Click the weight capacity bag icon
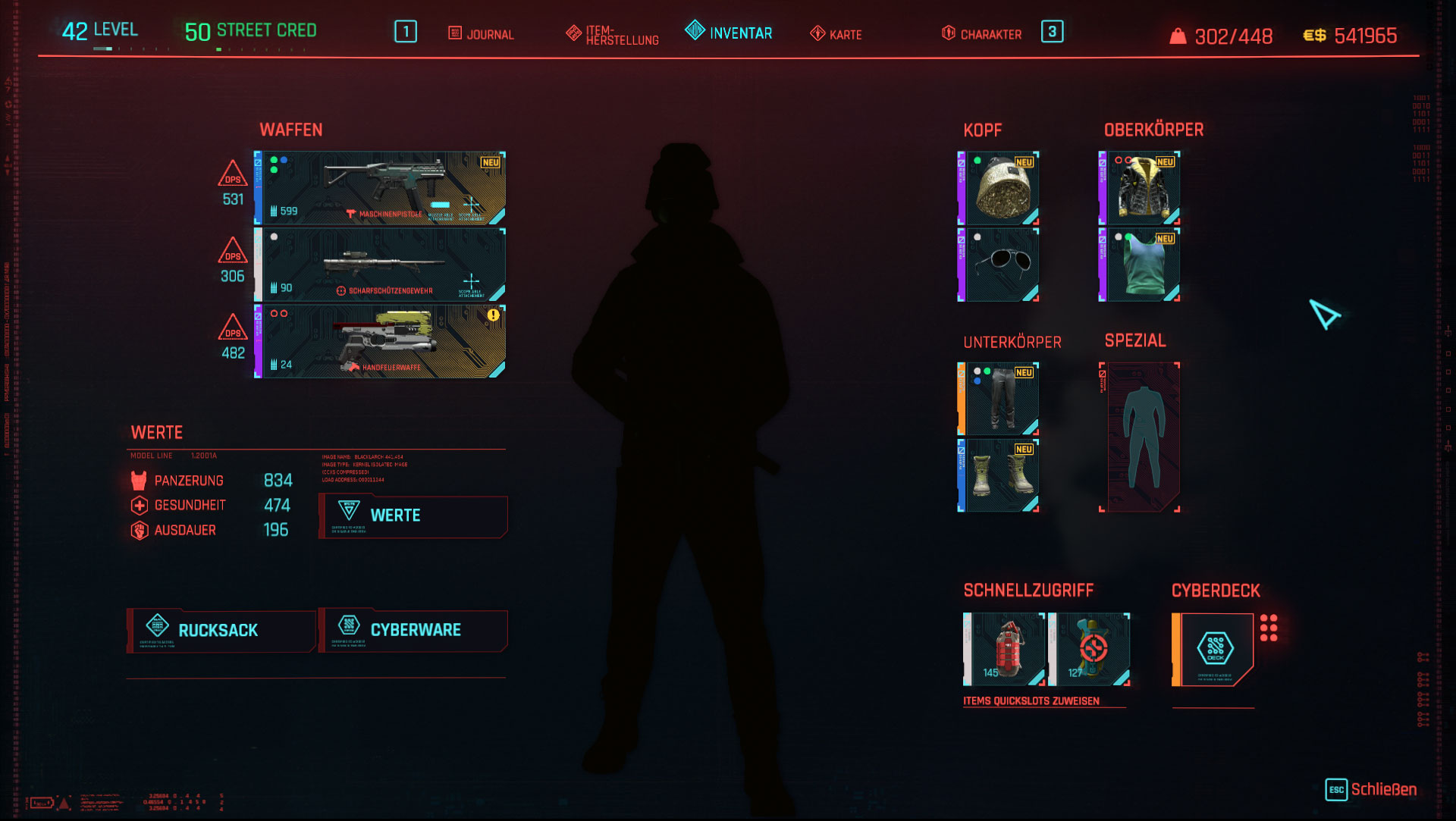The image size is (1456, 821). click(x=1178, y=35)
